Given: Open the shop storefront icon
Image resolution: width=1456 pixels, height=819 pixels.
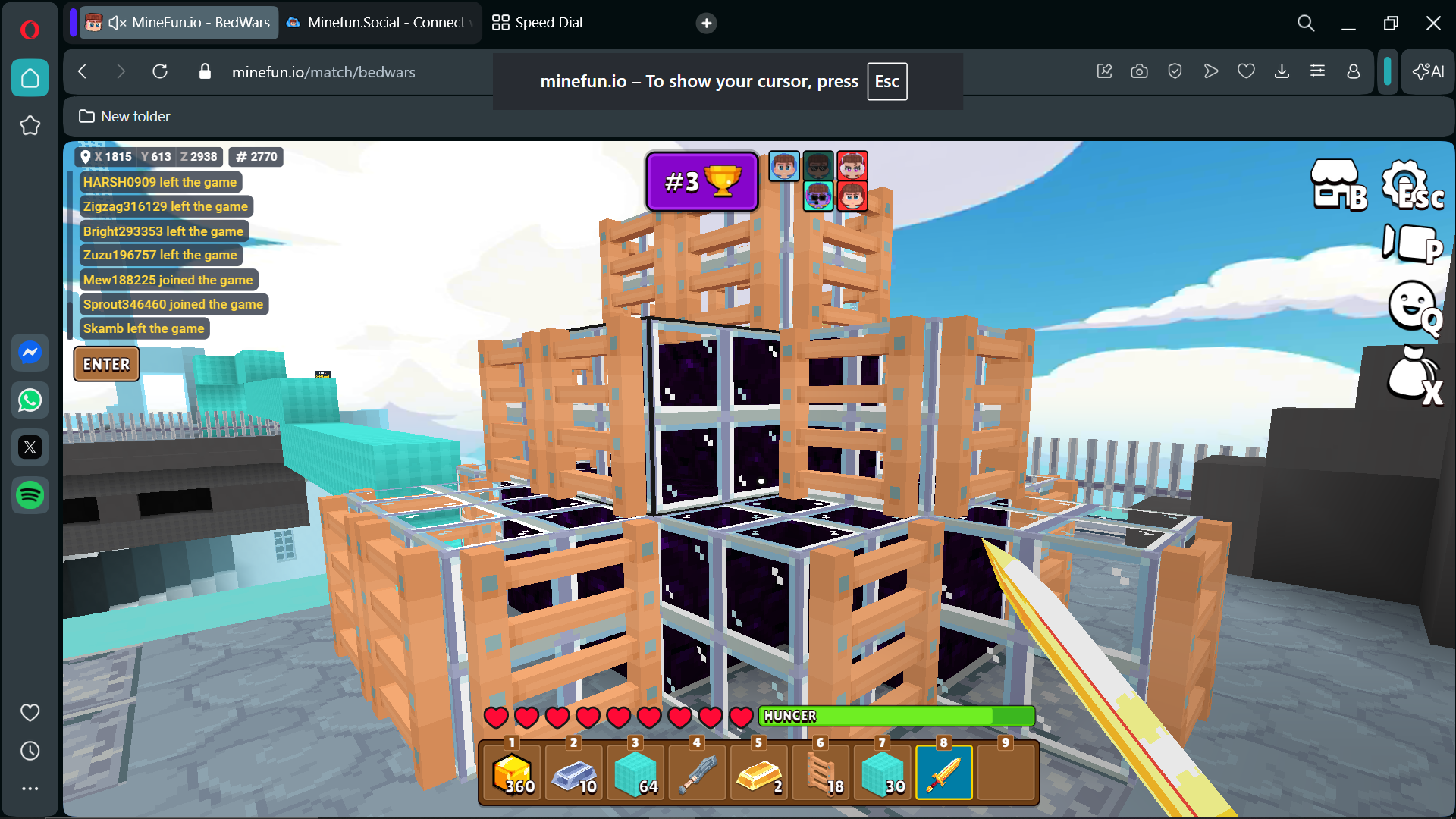Looking at the screenshot, I should click(1337, 184).
